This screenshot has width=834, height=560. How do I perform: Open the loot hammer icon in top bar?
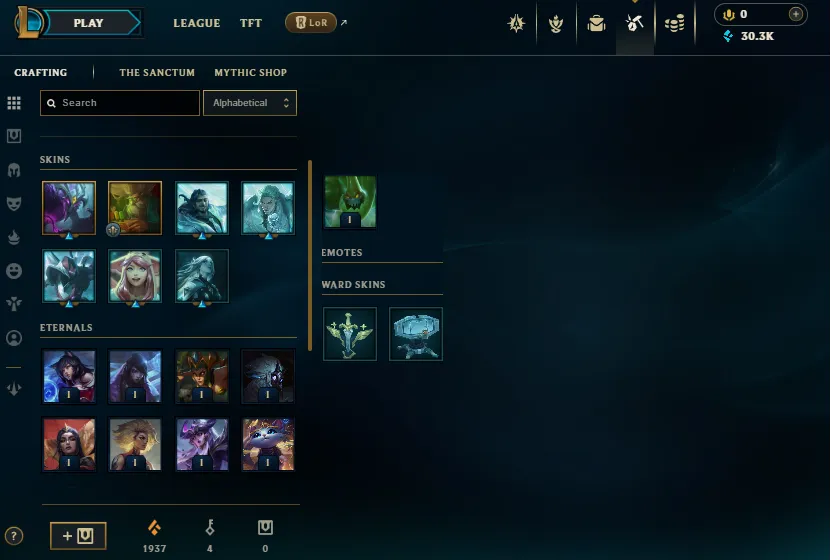pyautogui.click(x=635, y=24)
